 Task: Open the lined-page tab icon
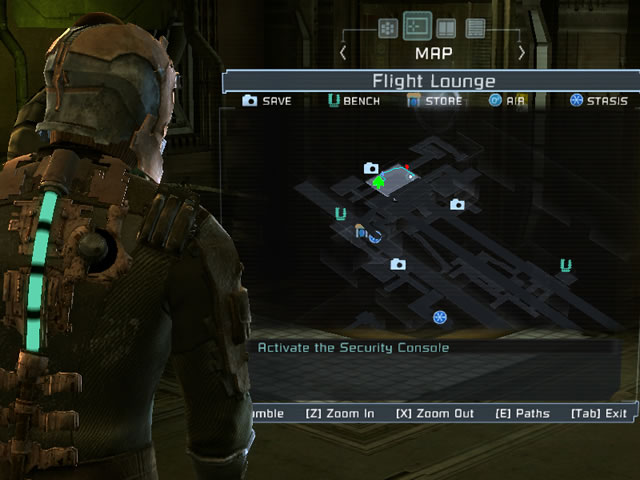tap(475, 28)
